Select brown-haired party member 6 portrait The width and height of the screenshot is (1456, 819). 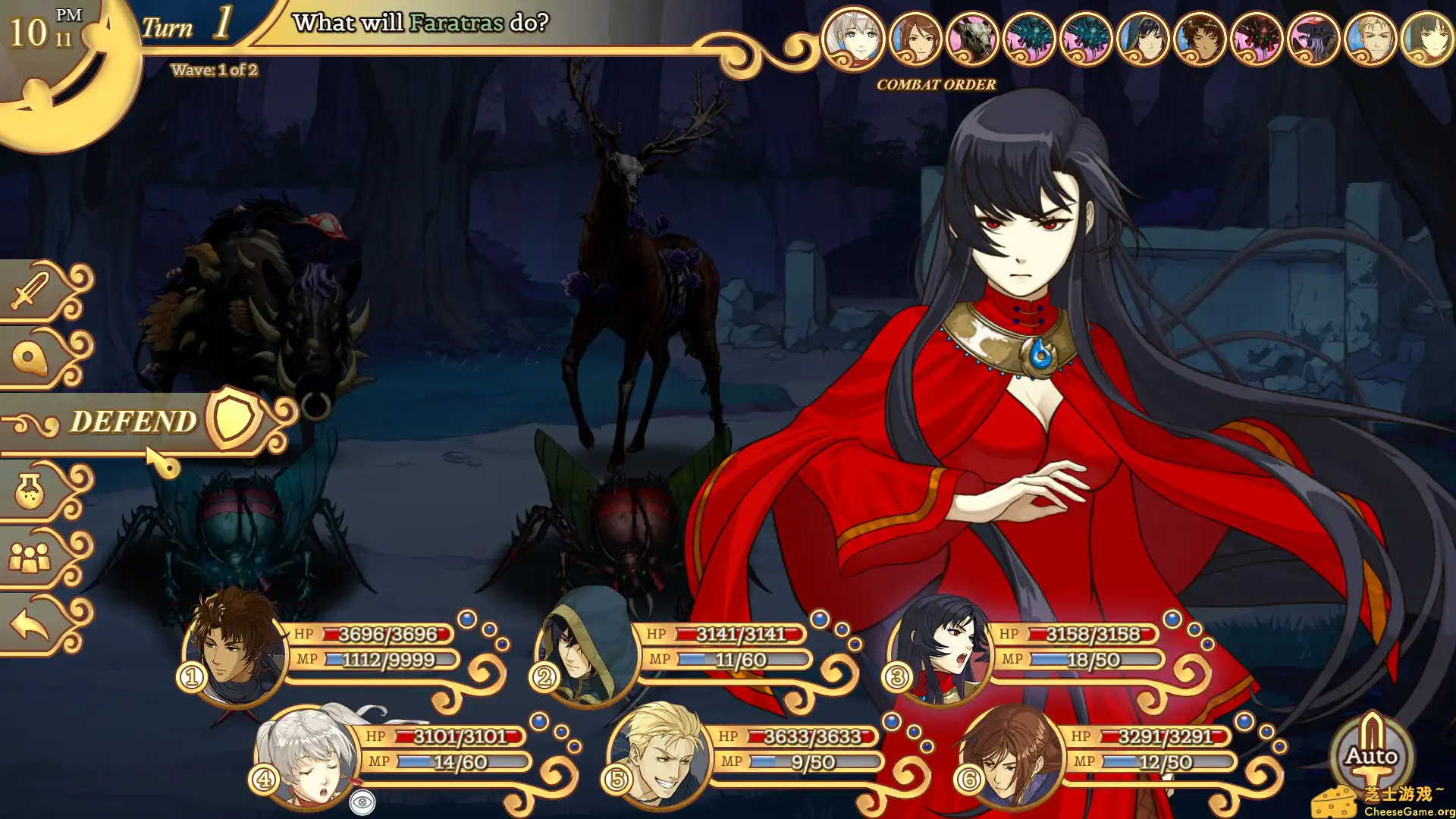pyautogui.click(x=1012, y=755)
